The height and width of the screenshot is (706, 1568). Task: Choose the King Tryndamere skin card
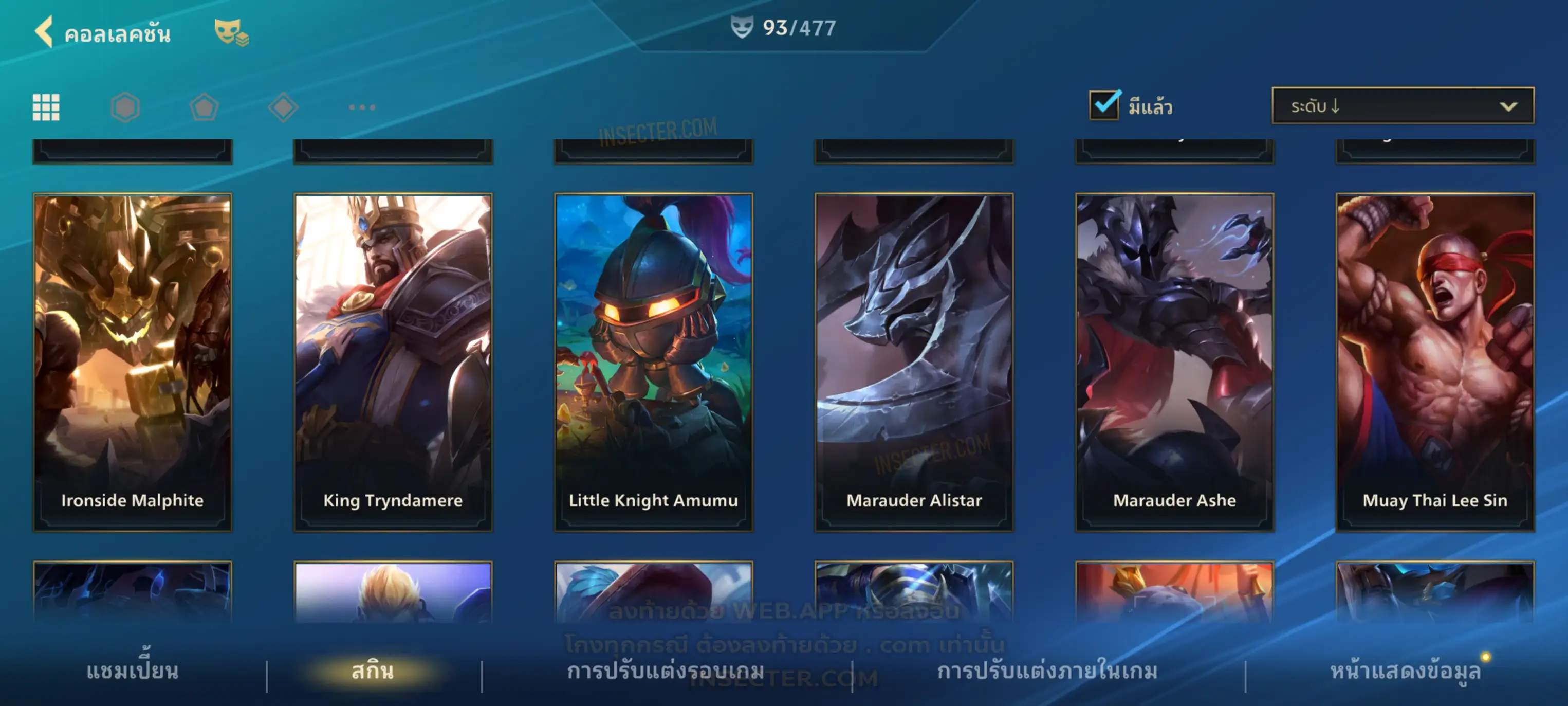click(393, 362)
